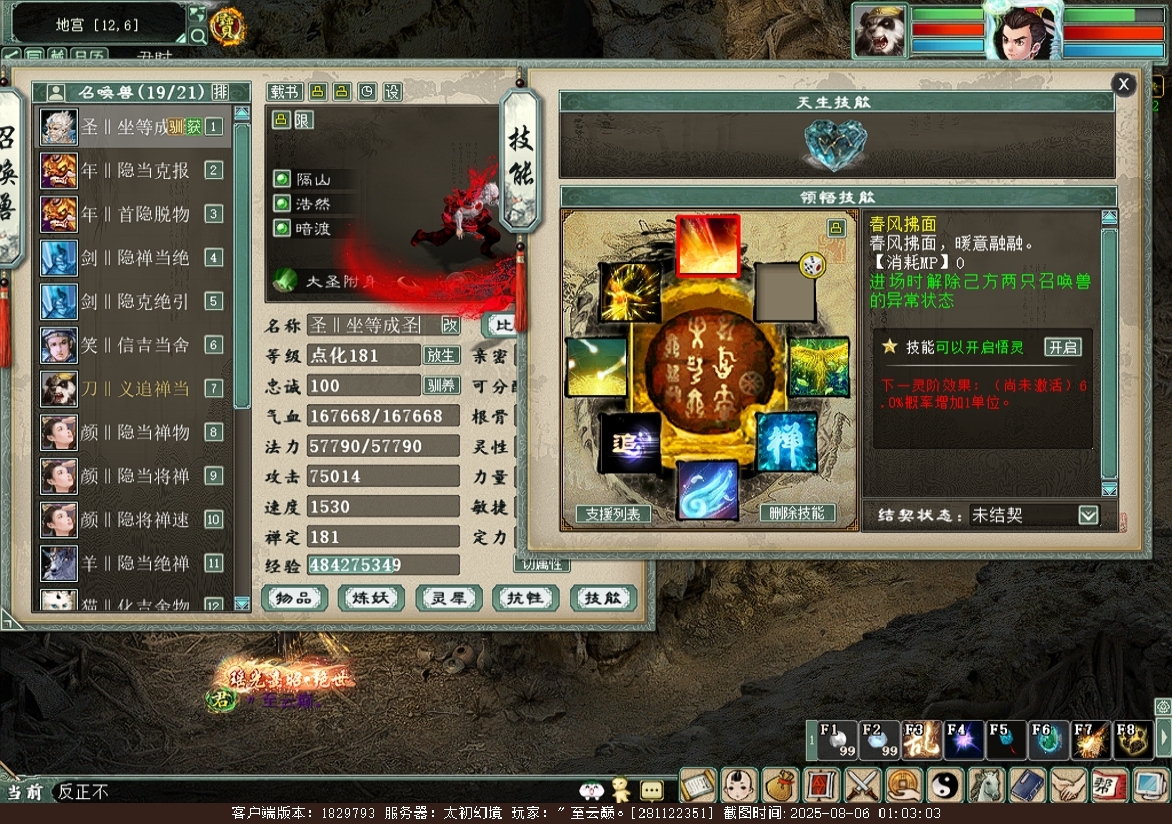Click 开启 to enable skill awakening
1172x824 pixels.
[x=1062, y=347]
